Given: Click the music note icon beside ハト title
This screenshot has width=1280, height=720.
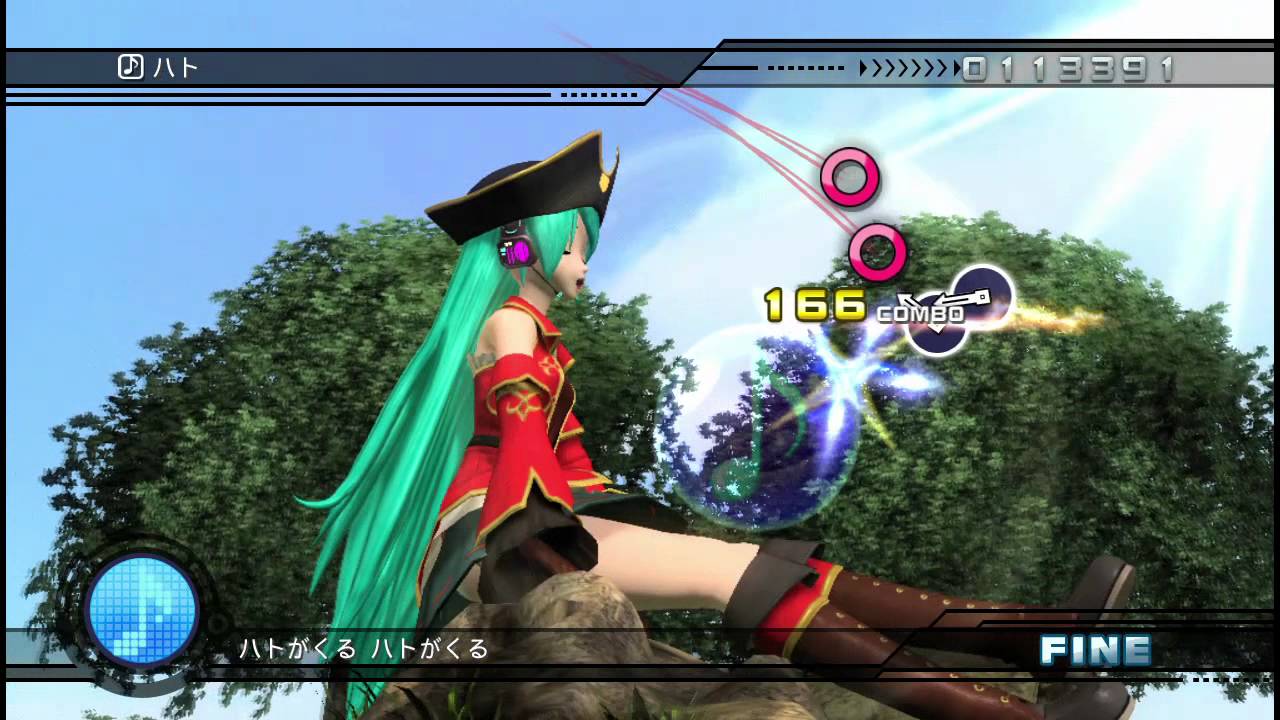Looking at the screenshot, I should pos(129,66).
